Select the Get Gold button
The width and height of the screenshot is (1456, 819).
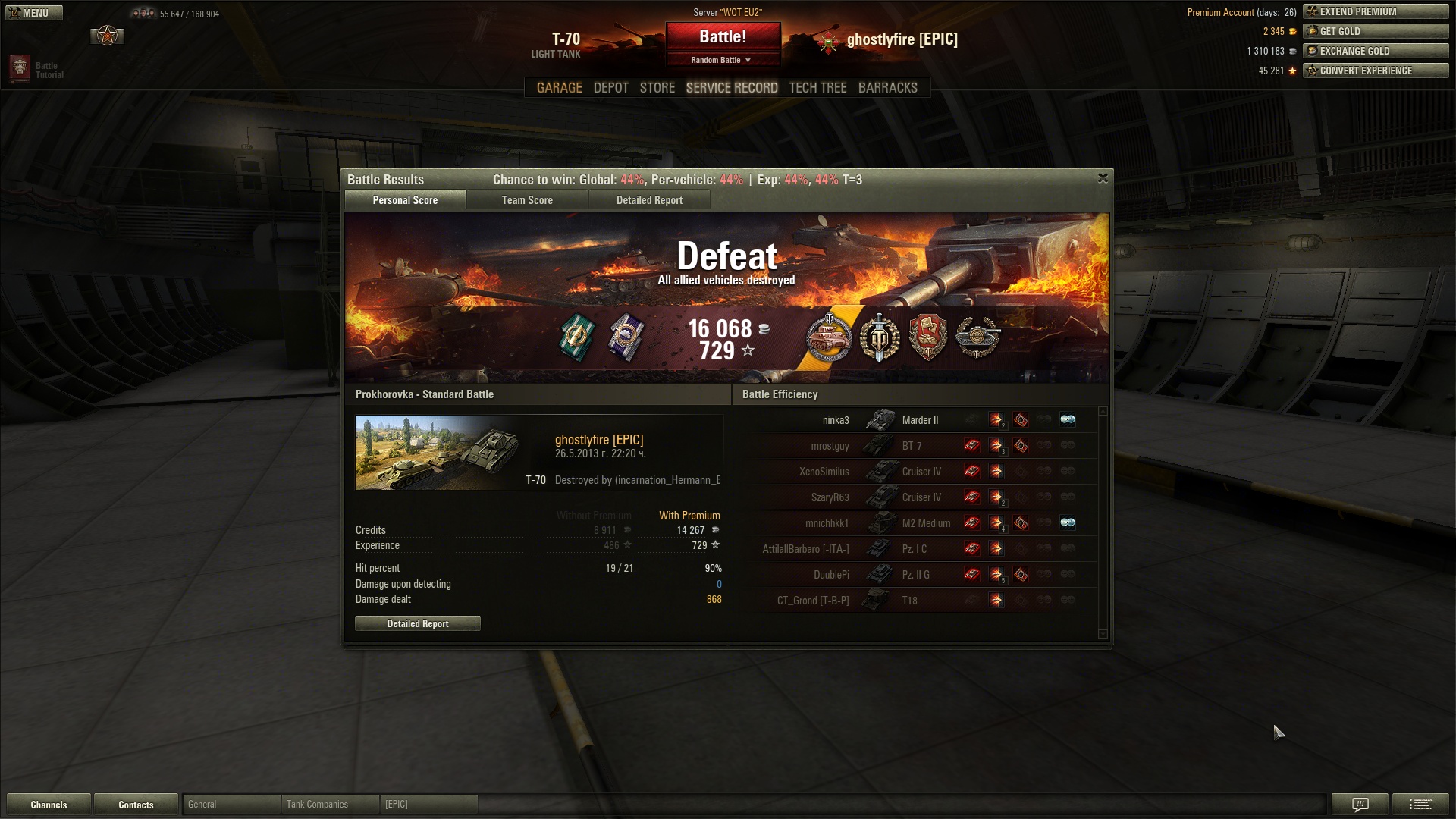click(x=1376, y=31)
